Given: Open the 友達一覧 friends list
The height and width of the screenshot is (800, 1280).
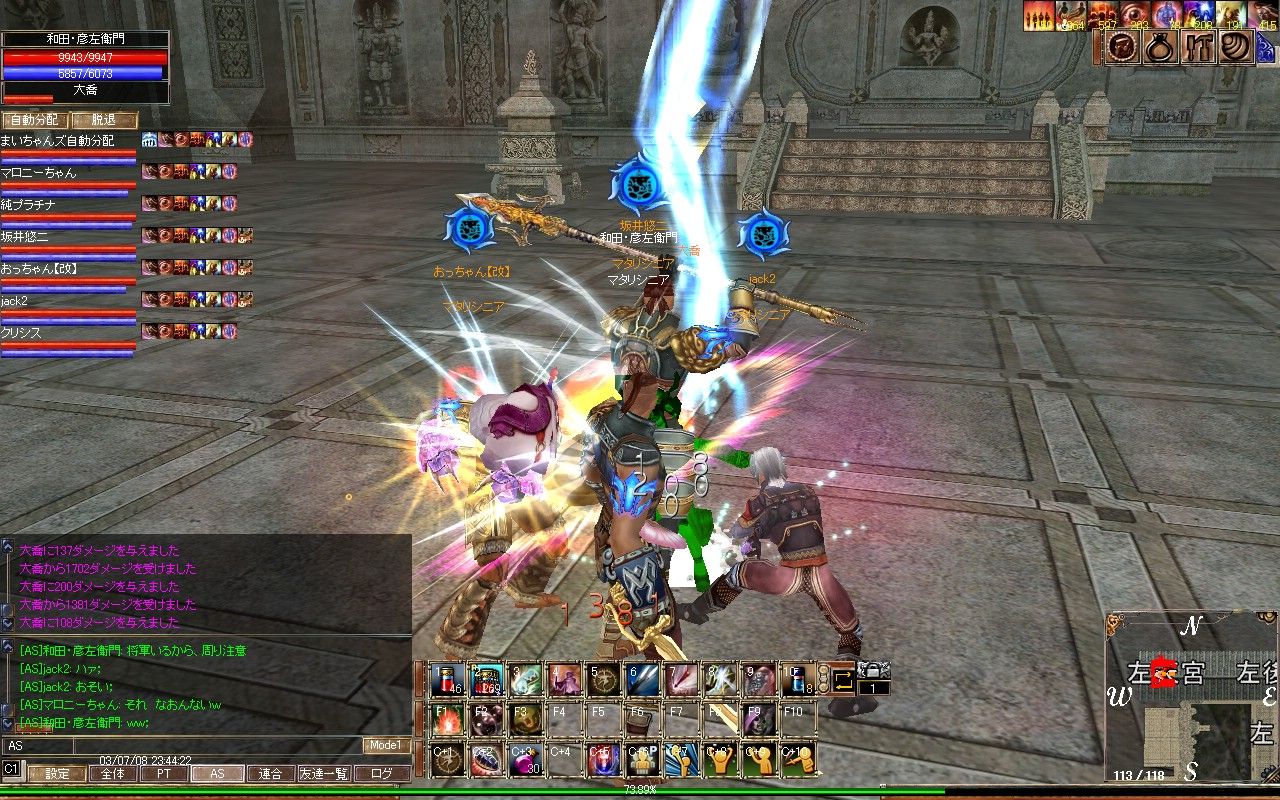Looking at the screenshot, I should pos(323,773).
